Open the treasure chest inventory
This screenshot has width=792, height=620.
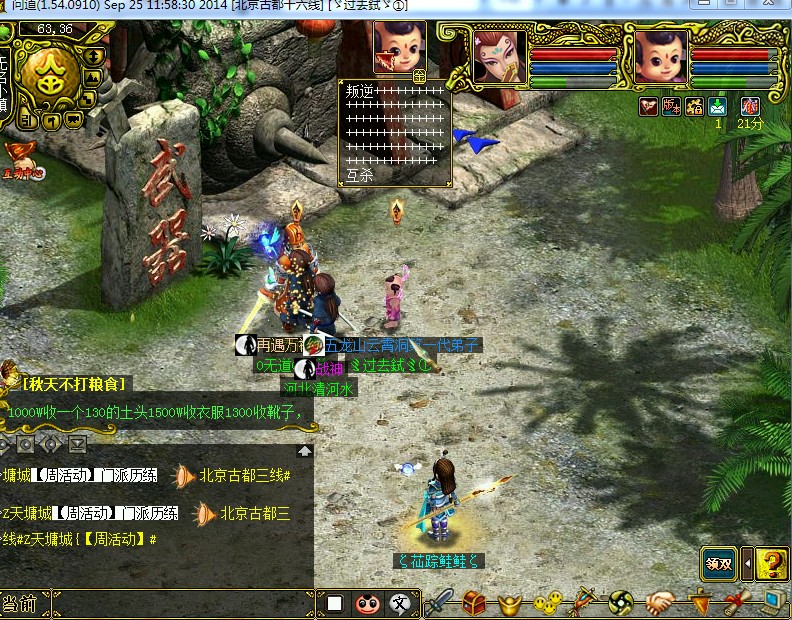474,603
